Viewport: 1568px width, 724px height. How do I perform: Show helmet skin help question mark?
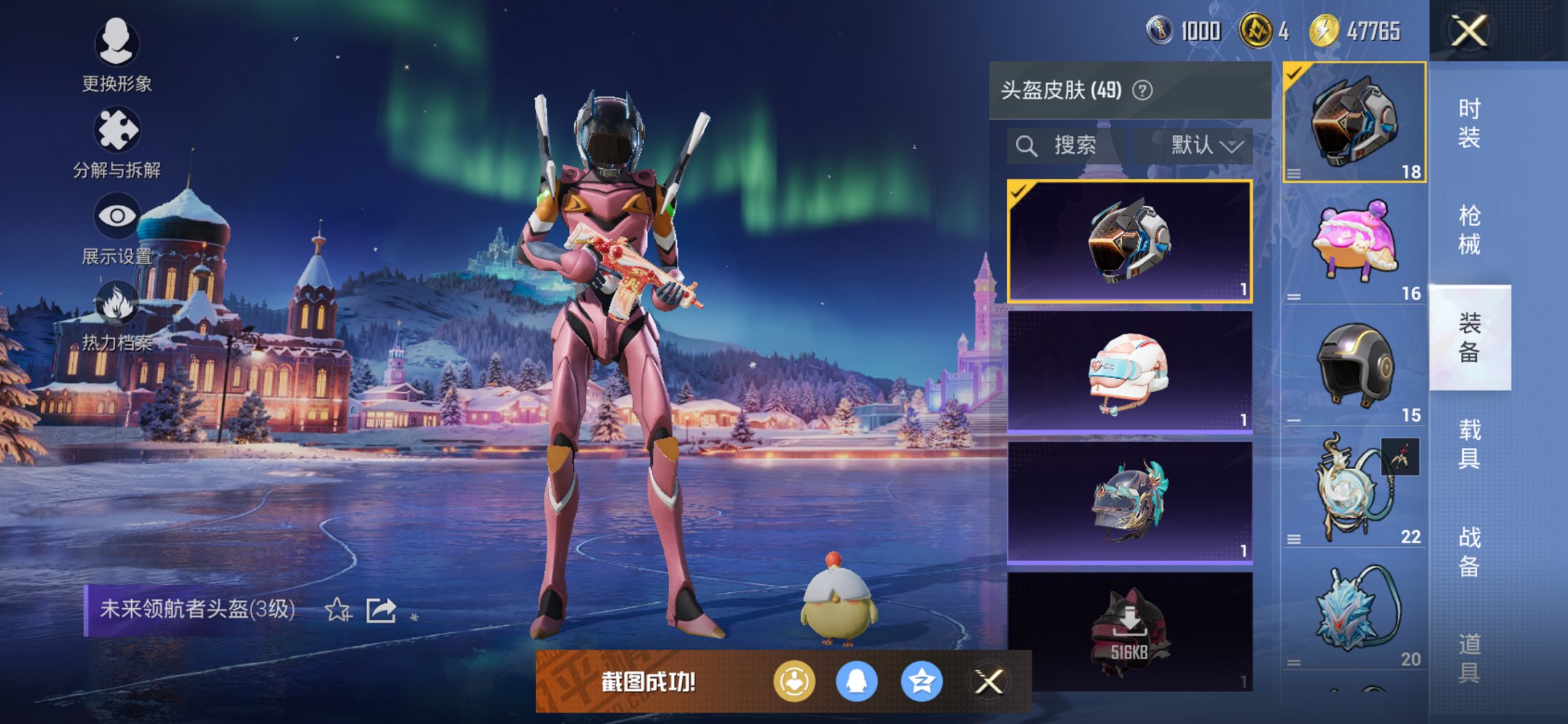(1142, 90)
